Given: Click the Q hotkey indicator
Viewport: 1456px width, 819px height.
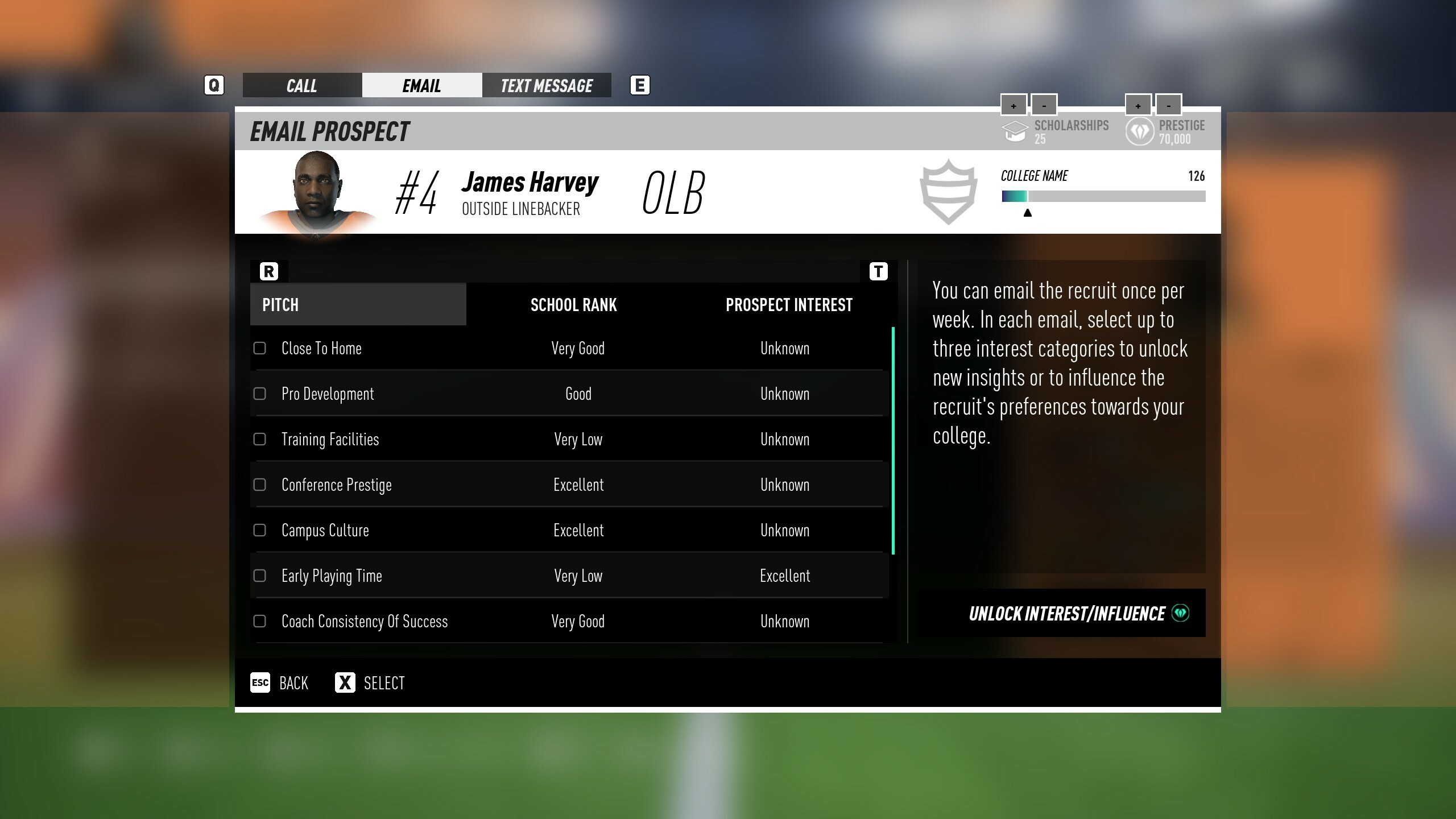Looking at the screenshot, I should pos(214,85).
